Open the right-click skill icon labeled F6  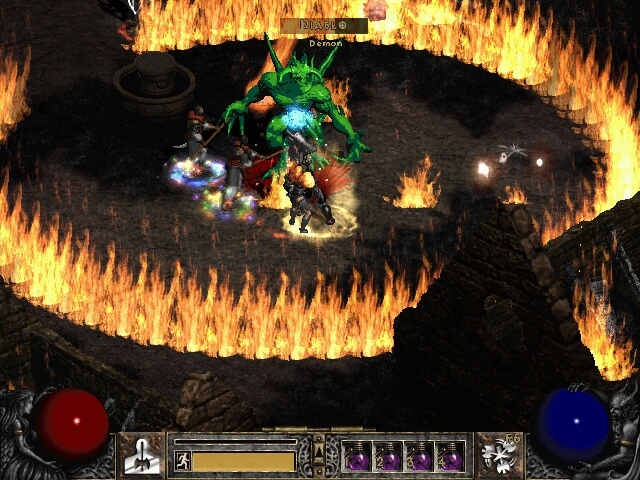point(498,455)
